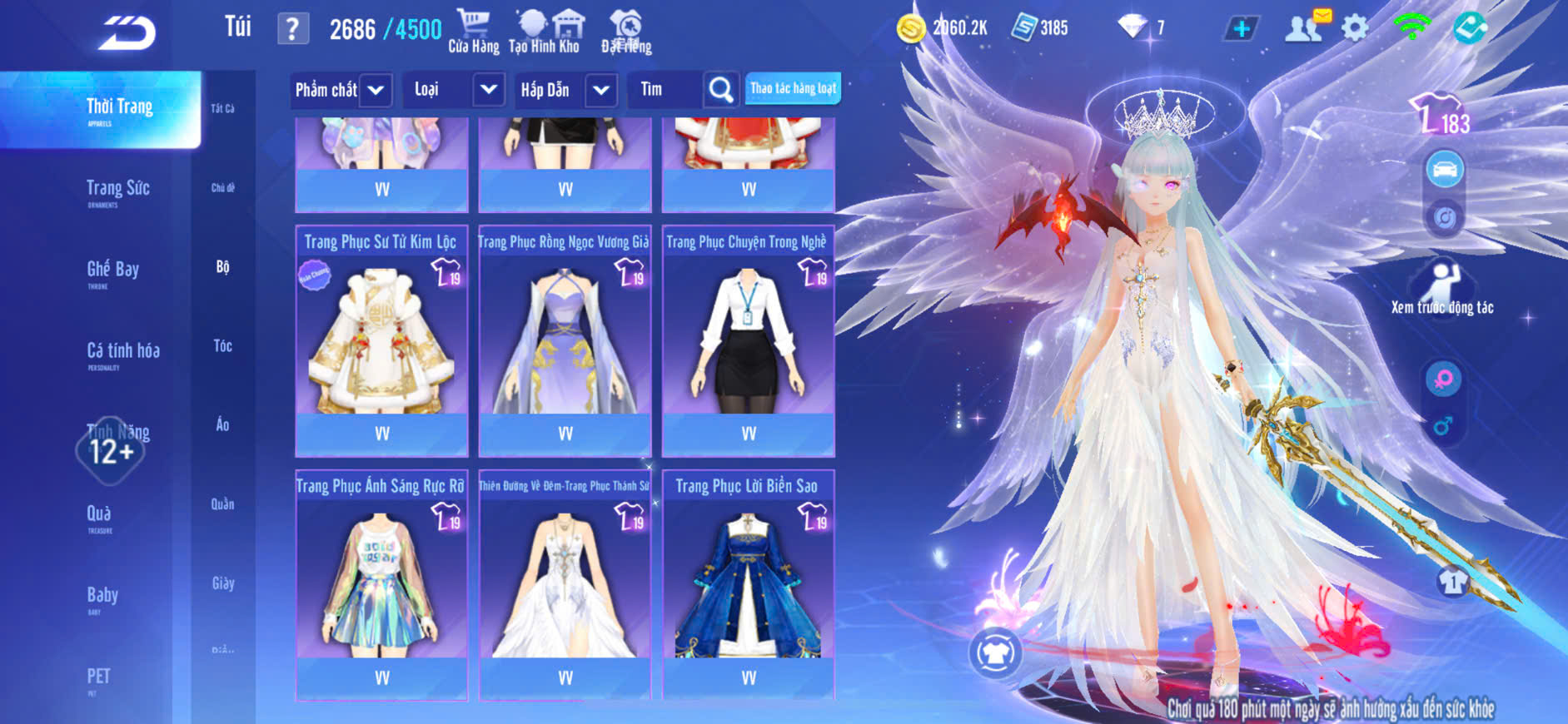Open the PET category tab

(98, 677)
